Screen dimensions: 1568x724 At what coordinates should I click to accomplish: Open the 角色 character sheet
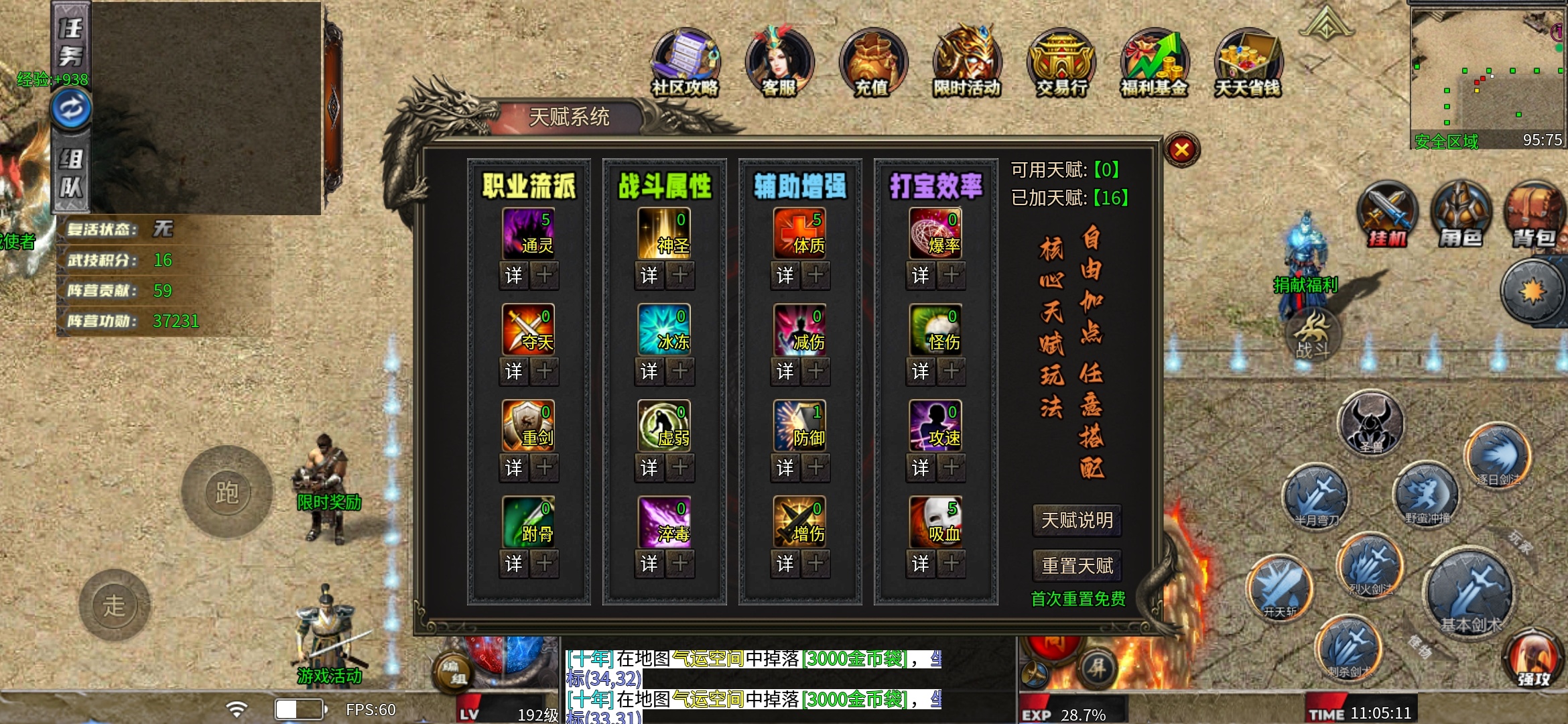click(x=1461, y=215)
